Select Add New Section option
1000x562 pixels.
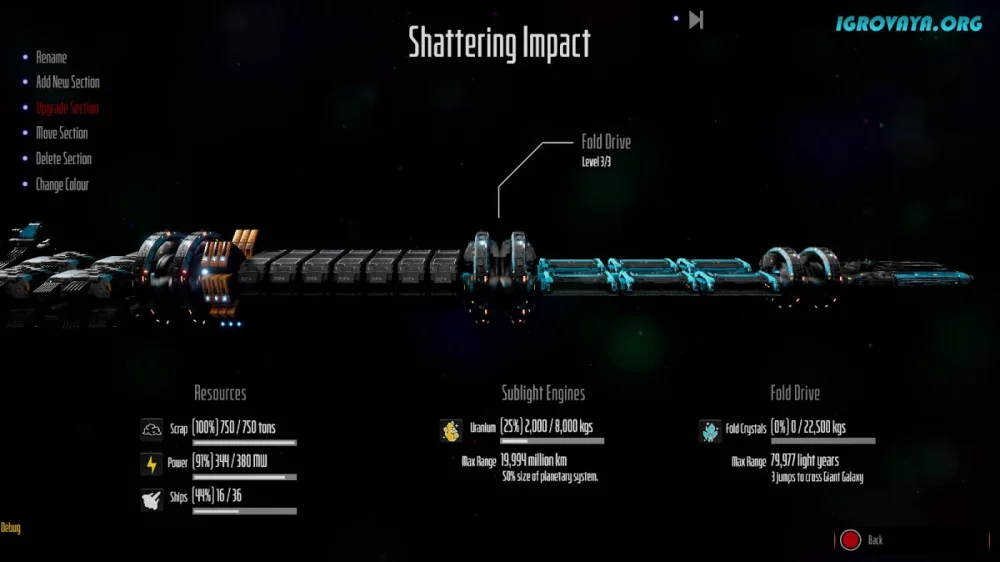(x=67, y=82)
